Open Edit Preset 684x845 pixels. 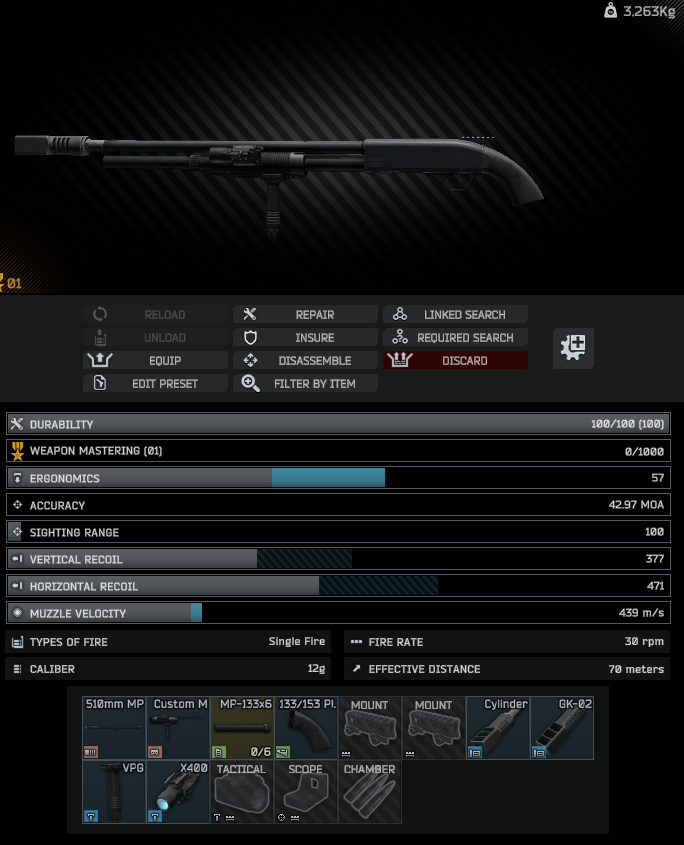156,384
